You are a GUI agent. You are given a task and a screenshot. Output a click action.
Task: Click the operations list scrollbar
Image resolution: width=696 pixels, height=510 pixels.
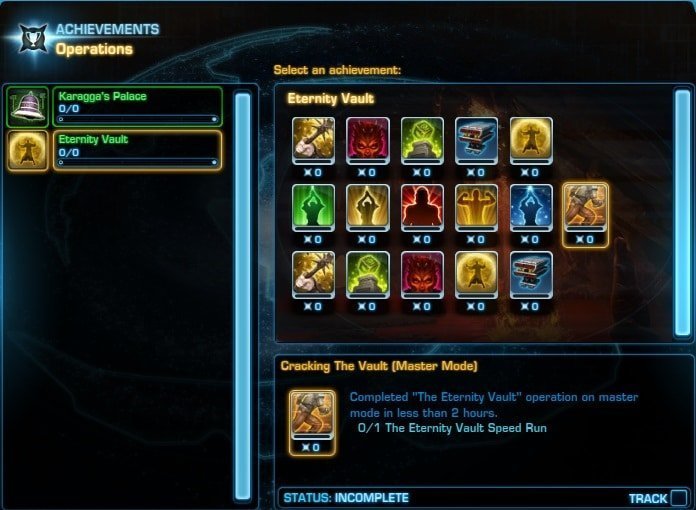242,295
